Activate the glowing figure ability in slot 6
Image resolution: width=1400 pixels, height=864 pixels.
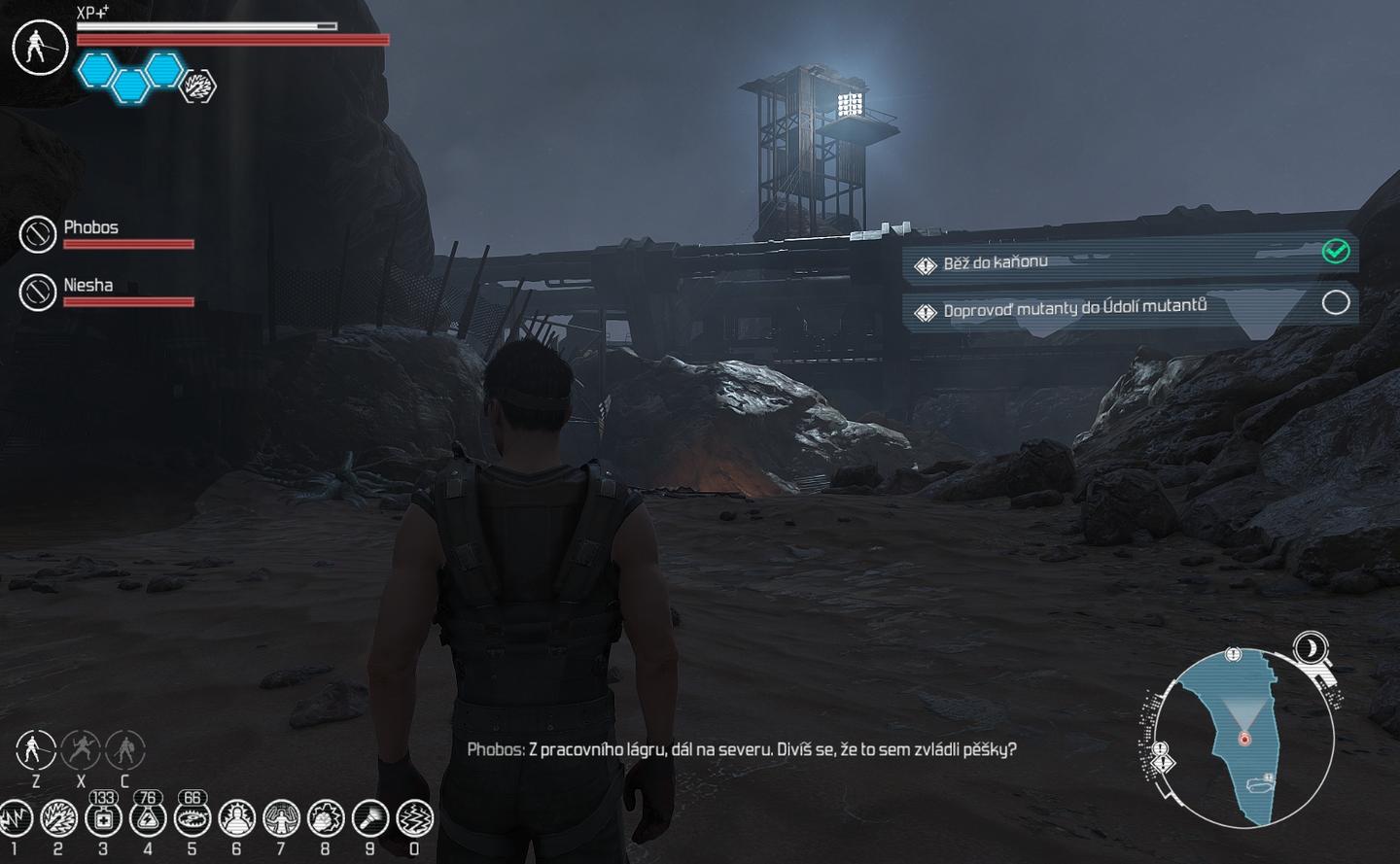click(x=237, y=819)
